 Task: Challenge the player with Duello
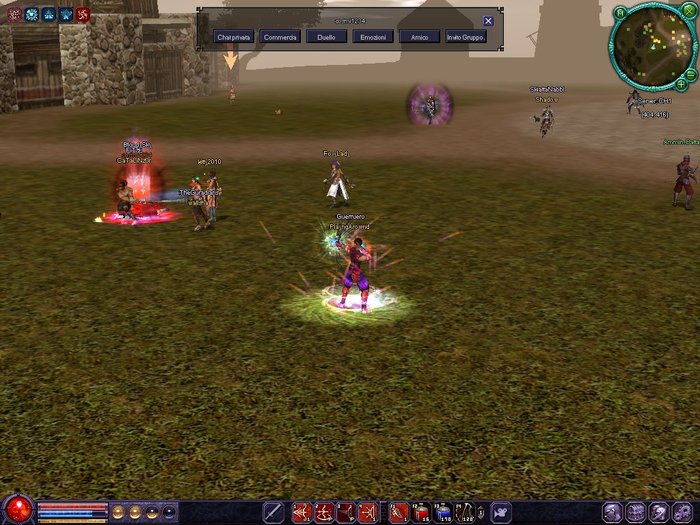coord(326,37)
